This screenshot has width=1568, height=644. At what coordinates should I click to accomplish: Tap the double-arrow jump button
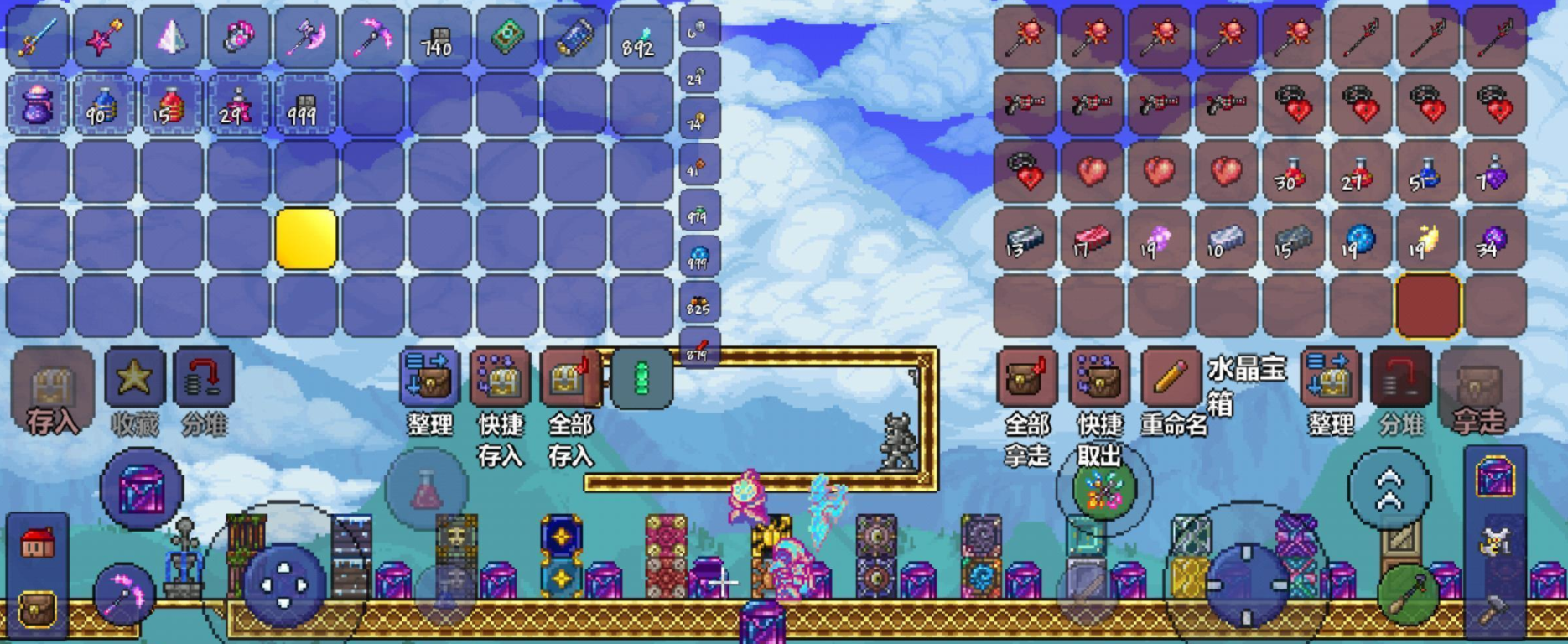click(x=1389, y=489)
